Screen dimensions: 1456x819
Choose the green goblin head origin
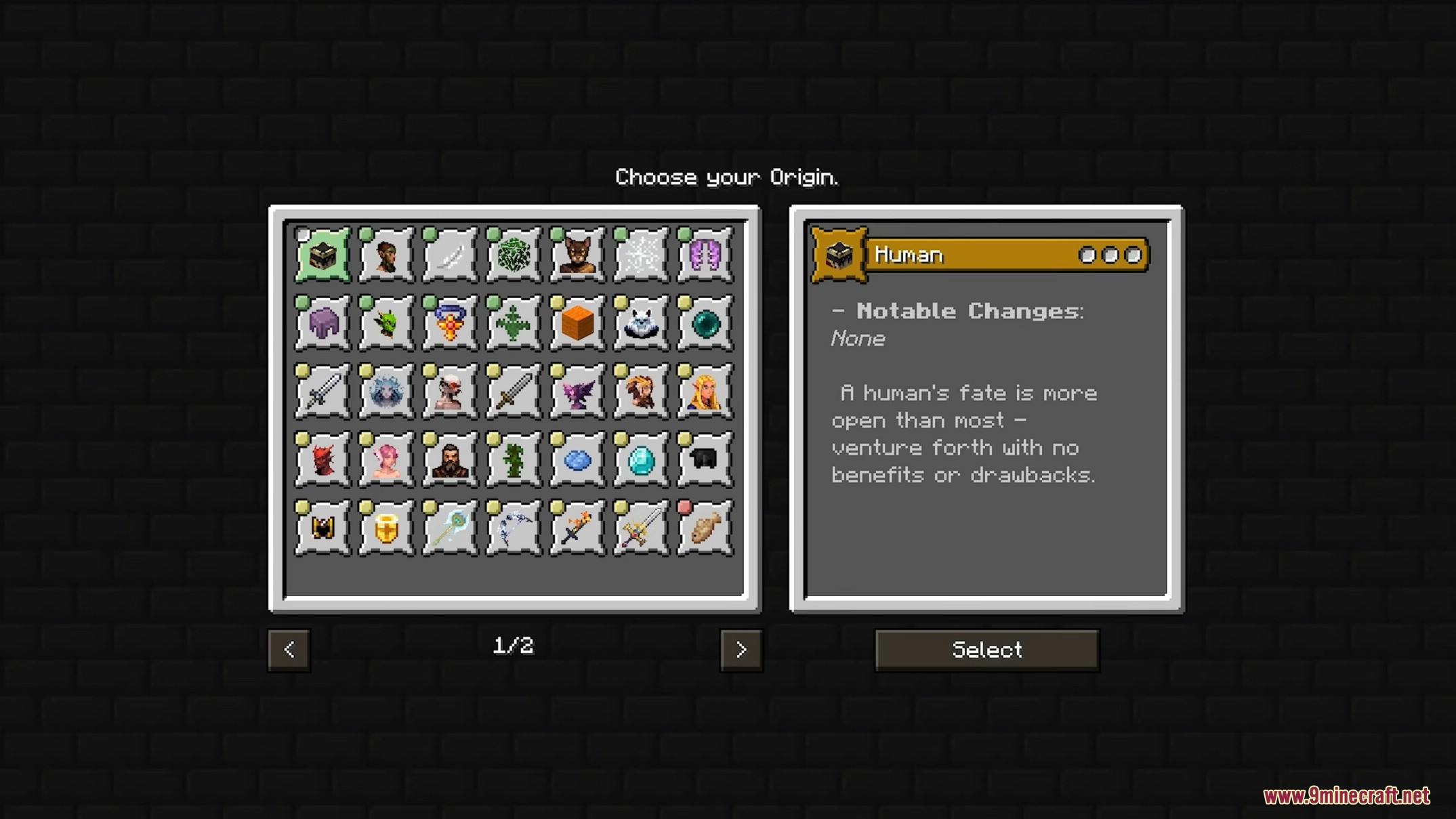386,323
